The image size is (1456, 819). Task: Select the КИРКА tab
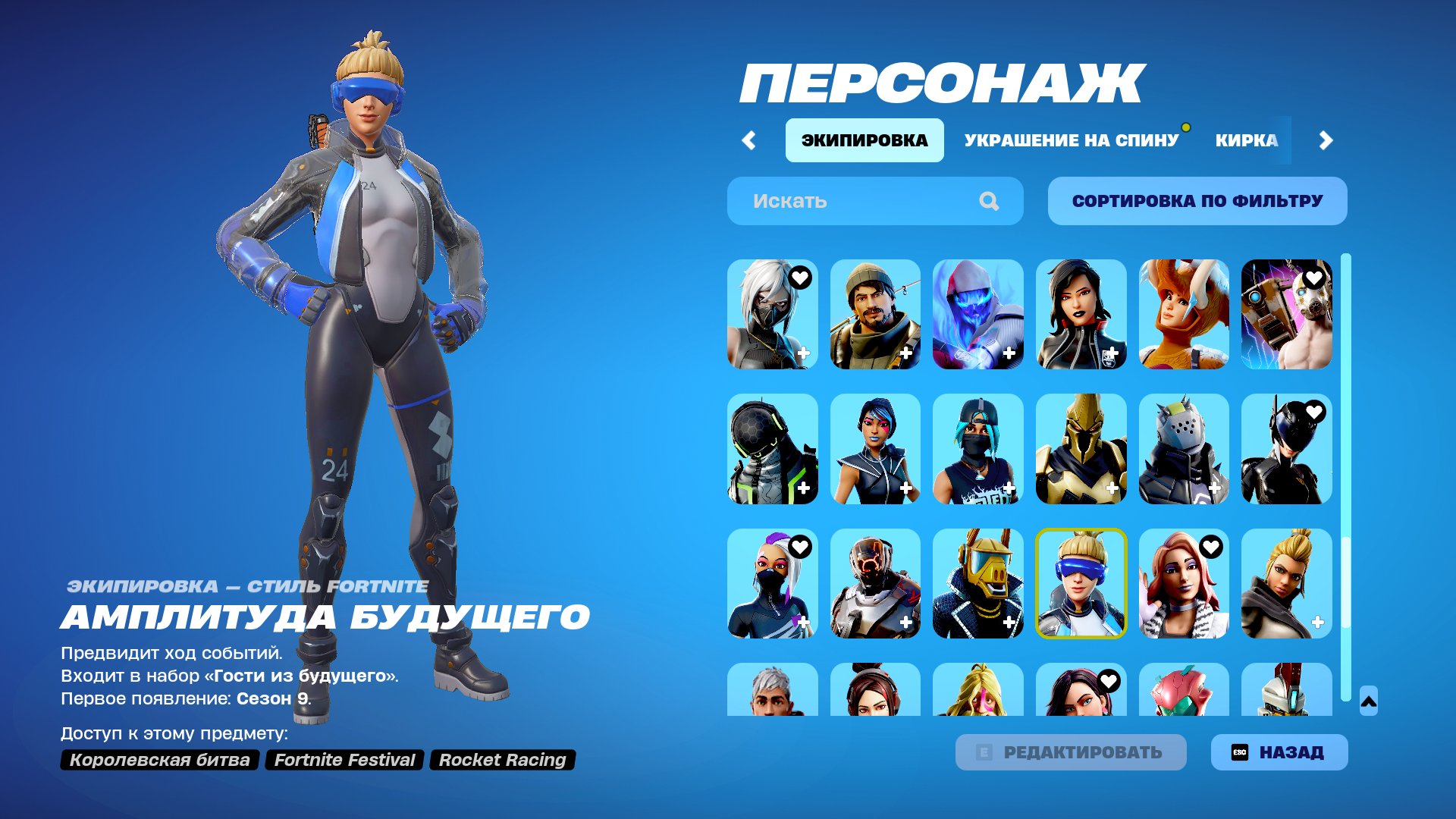(x=1247, y=140)
